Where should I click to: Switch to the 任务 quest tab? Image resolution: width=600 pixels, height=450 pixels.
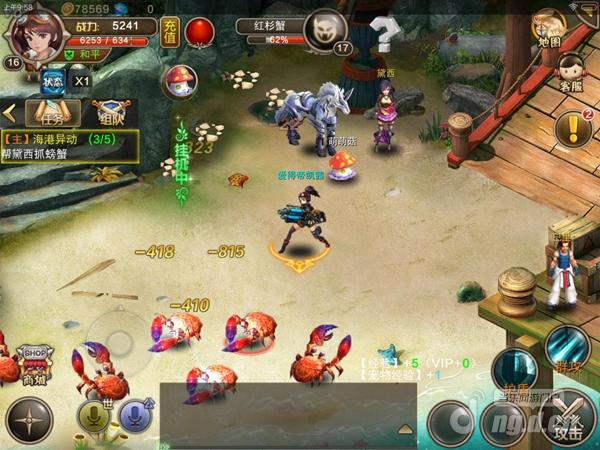click(52, 111)
